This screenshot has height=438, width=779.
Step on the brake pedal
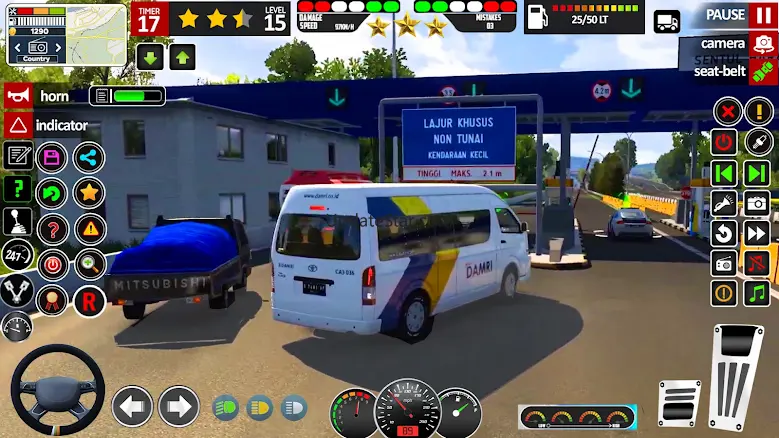[x=681, y=402]
